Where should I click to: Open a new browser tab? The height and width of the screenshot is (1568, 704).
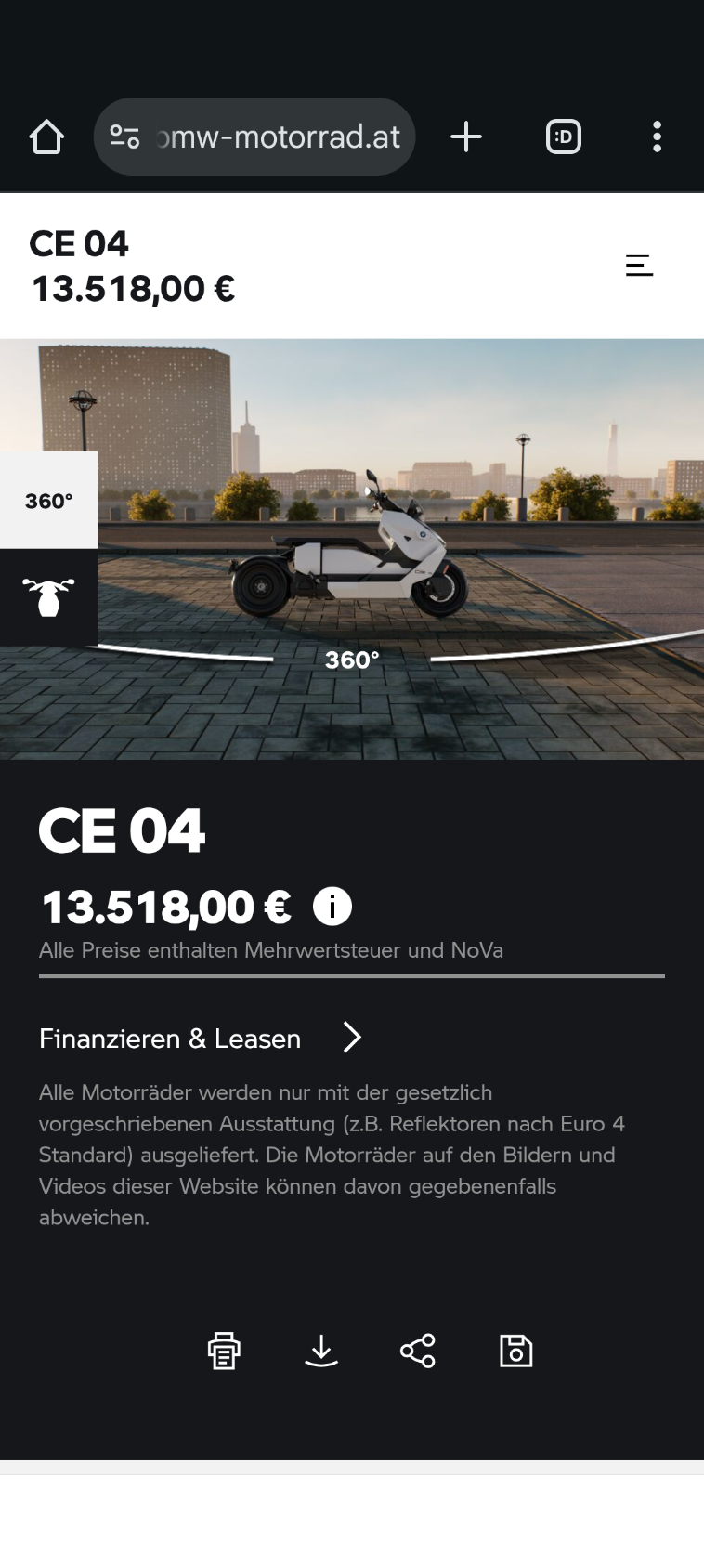pyautogui.click(x=466, y=137)
